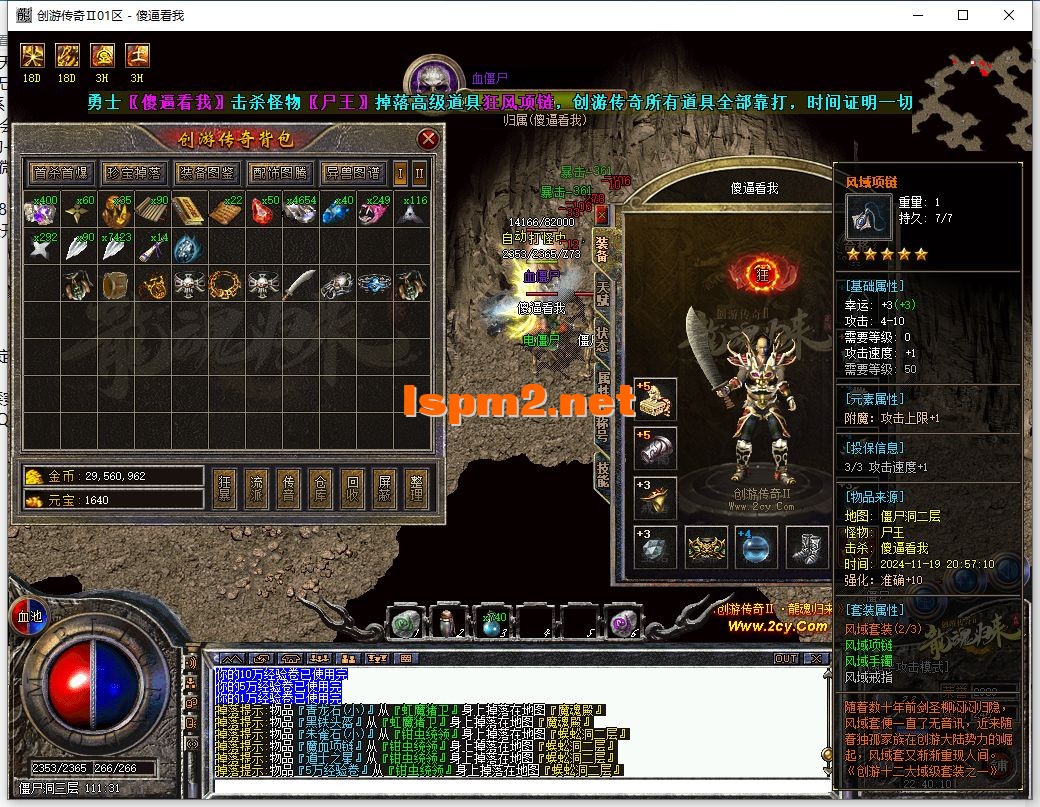This screenshot has height=807, width=1040.
Task: Open the 装备图鉴 equipment codex
Action: (x=207, y=173)
